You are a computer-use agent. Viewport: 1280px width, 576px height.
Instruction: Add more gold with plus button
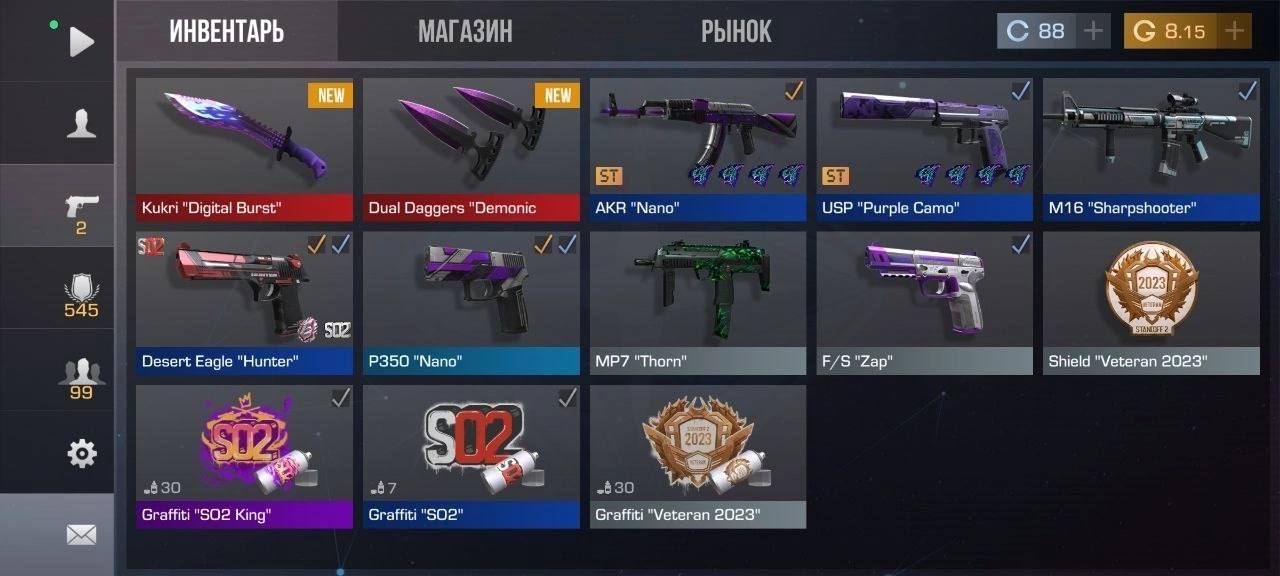click(1234, 31)
